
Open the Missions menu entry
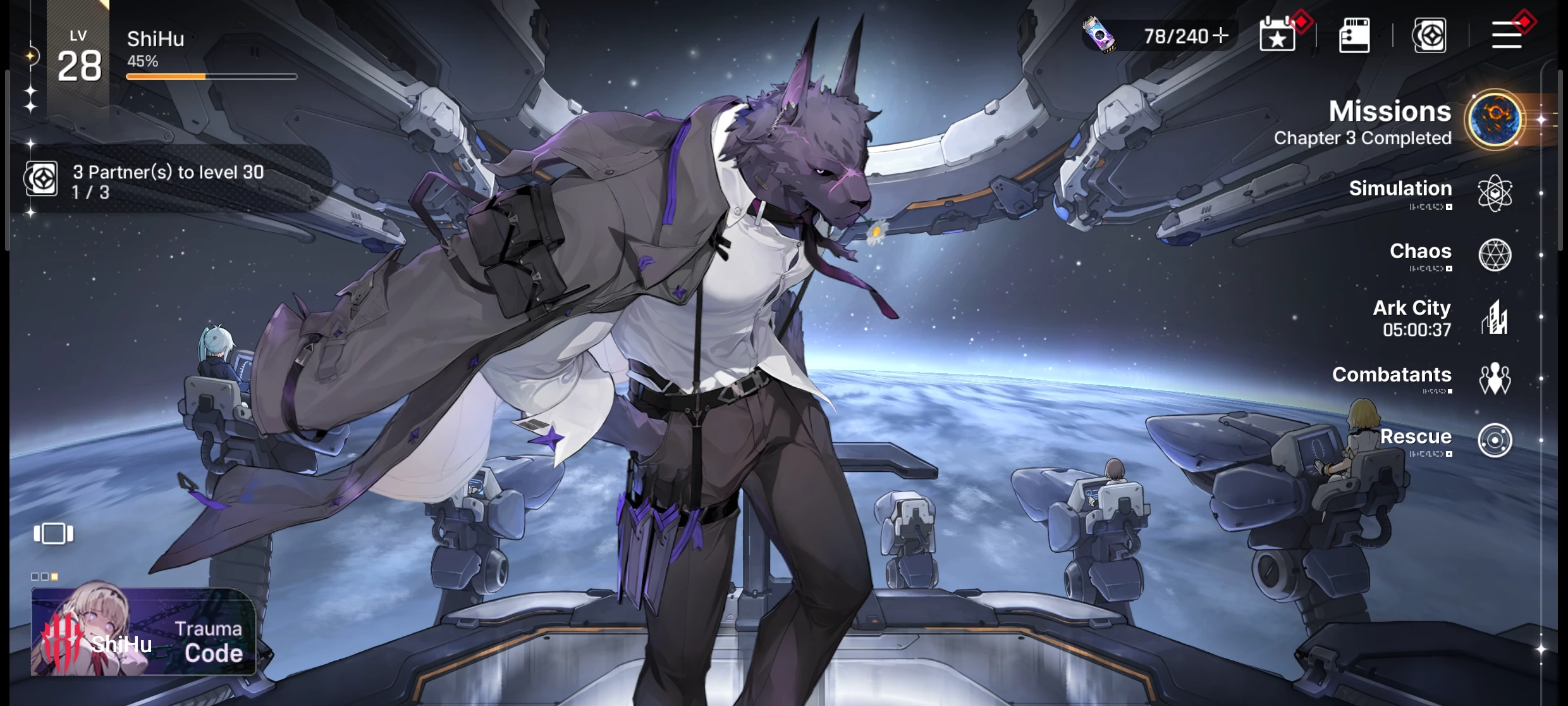(1493, 120)
